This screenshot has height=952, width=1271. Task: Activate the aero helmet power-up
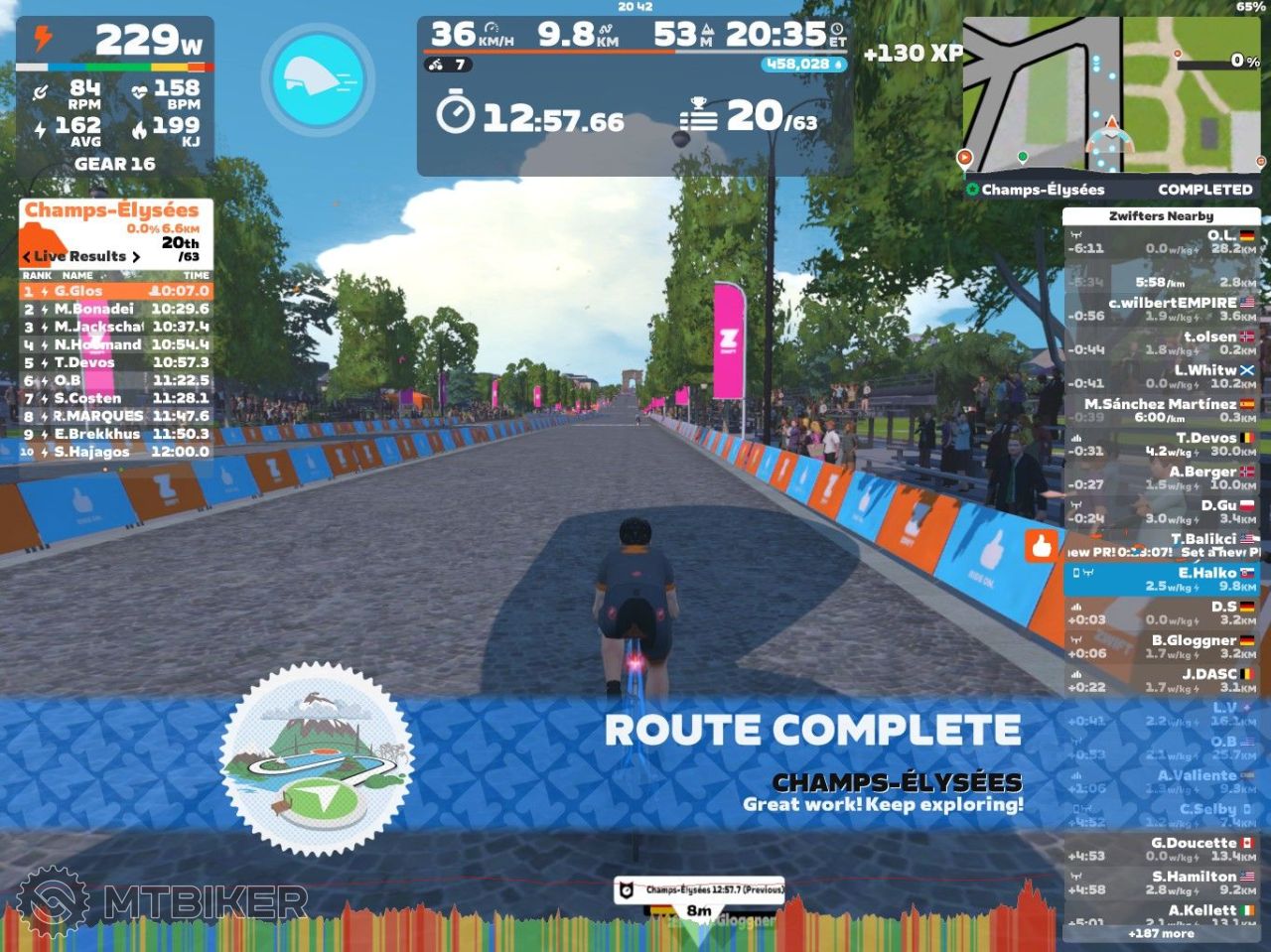318,79
